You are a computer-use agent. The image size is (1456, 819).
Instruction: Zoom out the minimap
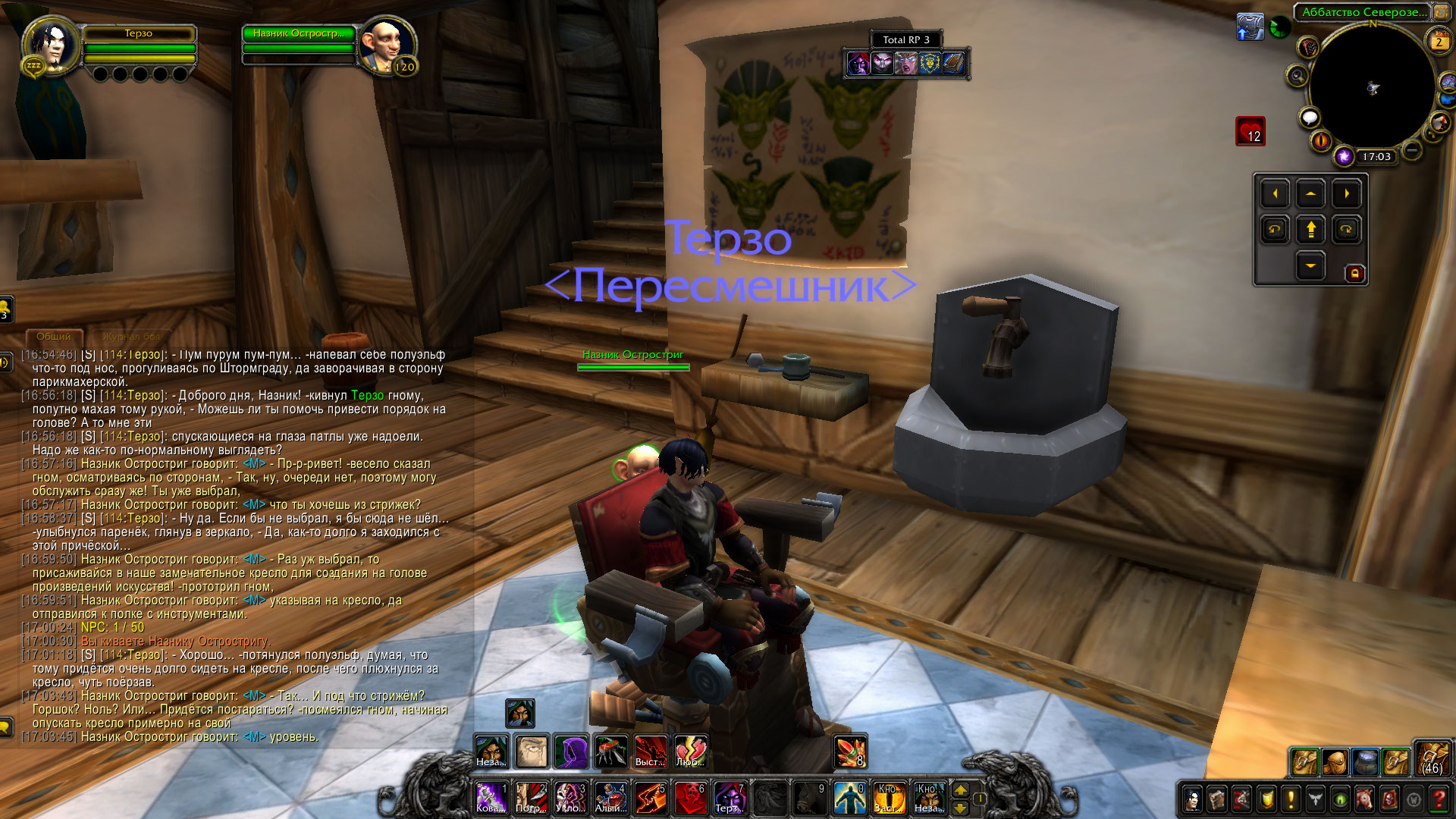1411,150
